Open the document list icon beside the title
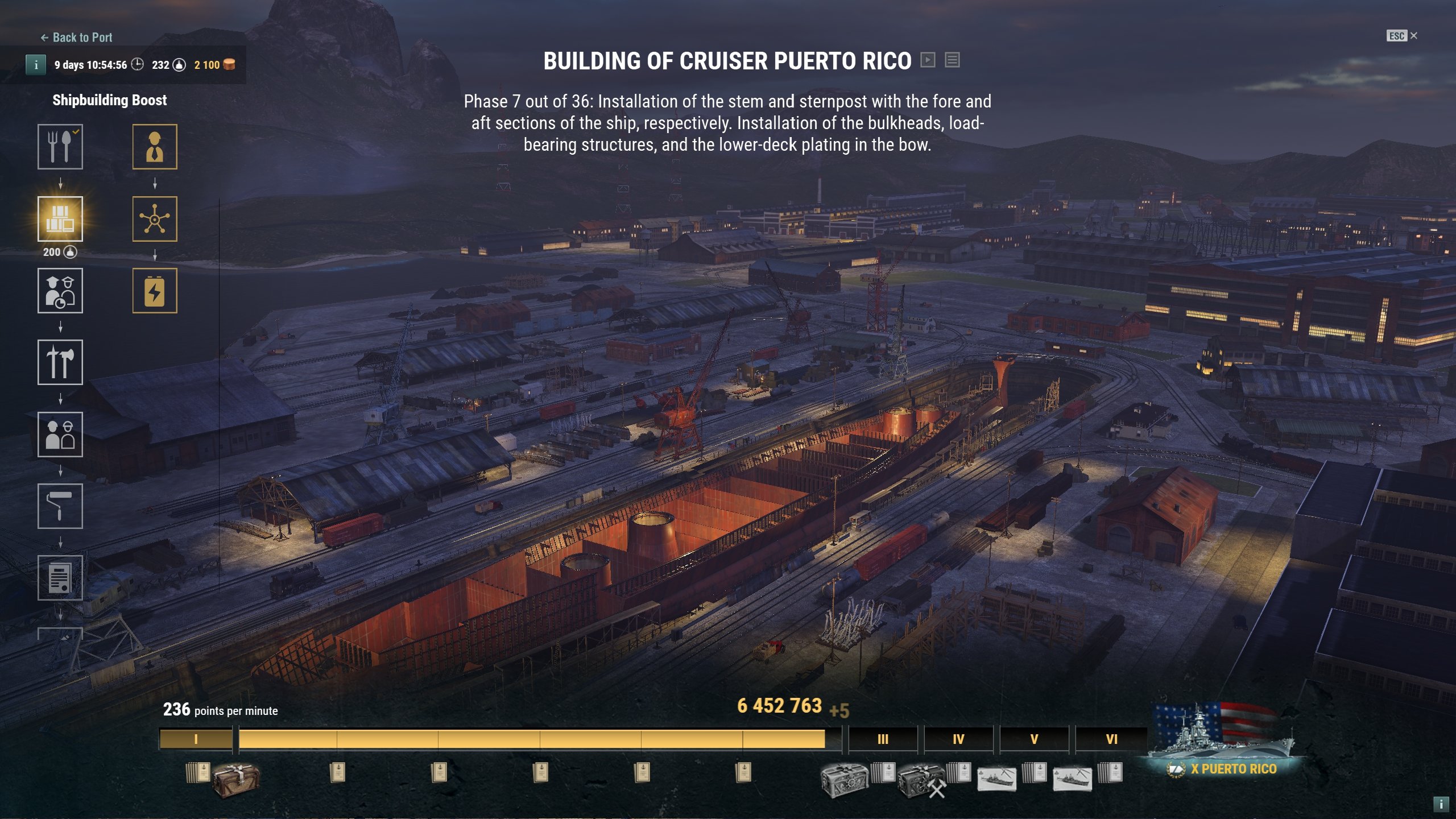 click(953, 60)
